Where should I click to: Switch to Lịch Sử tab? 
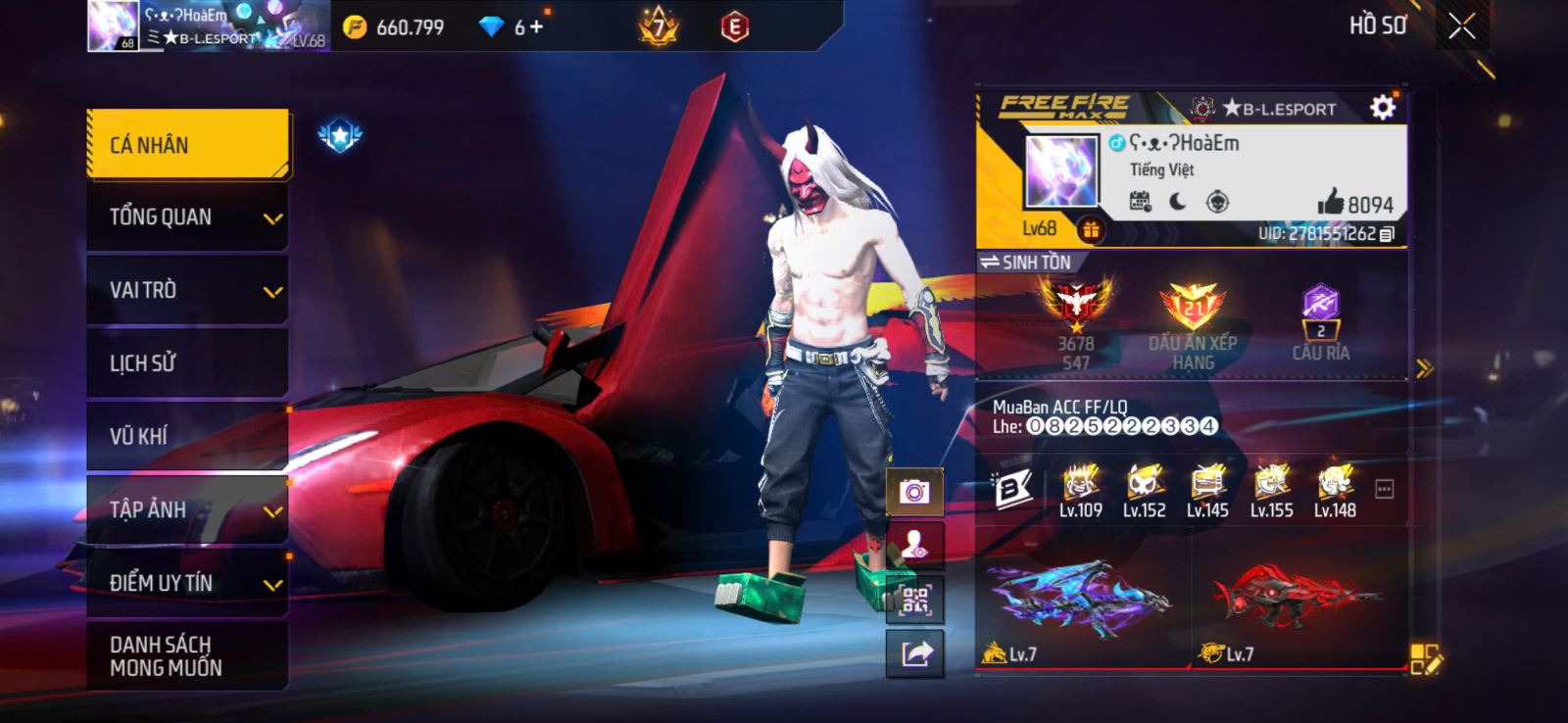tap(187, 363)
